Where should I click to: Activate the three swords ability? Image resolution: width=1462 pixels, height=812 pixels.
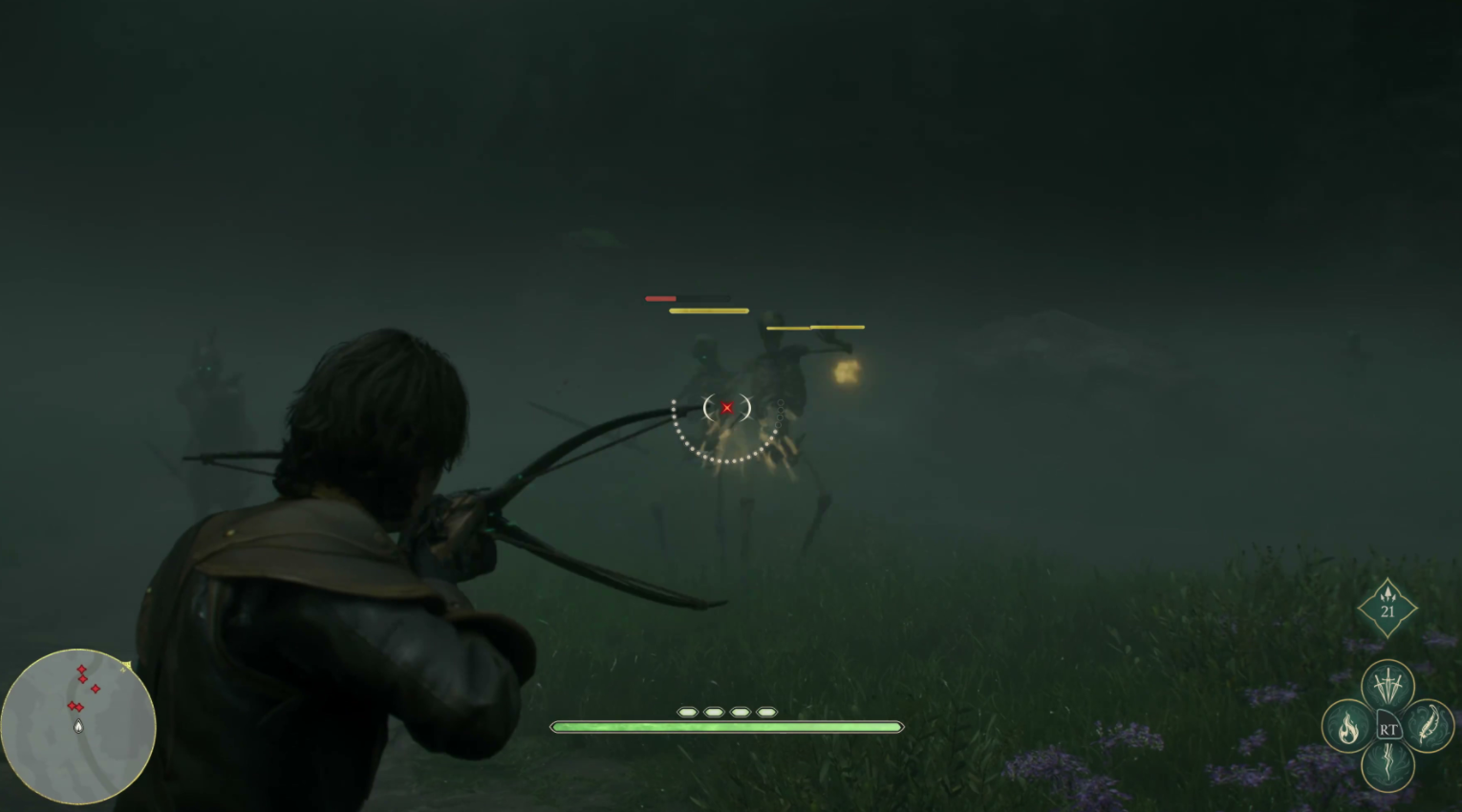[x=1387, y=685]
